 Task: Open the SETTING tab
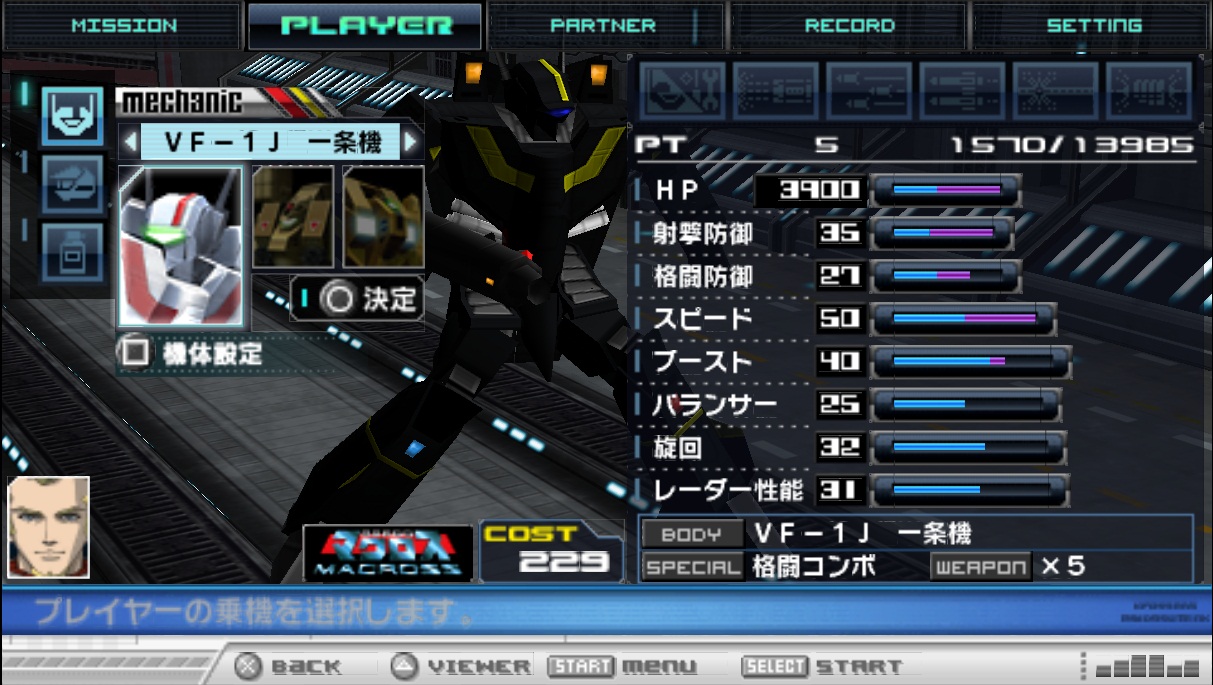click(x=1093, y=26)
